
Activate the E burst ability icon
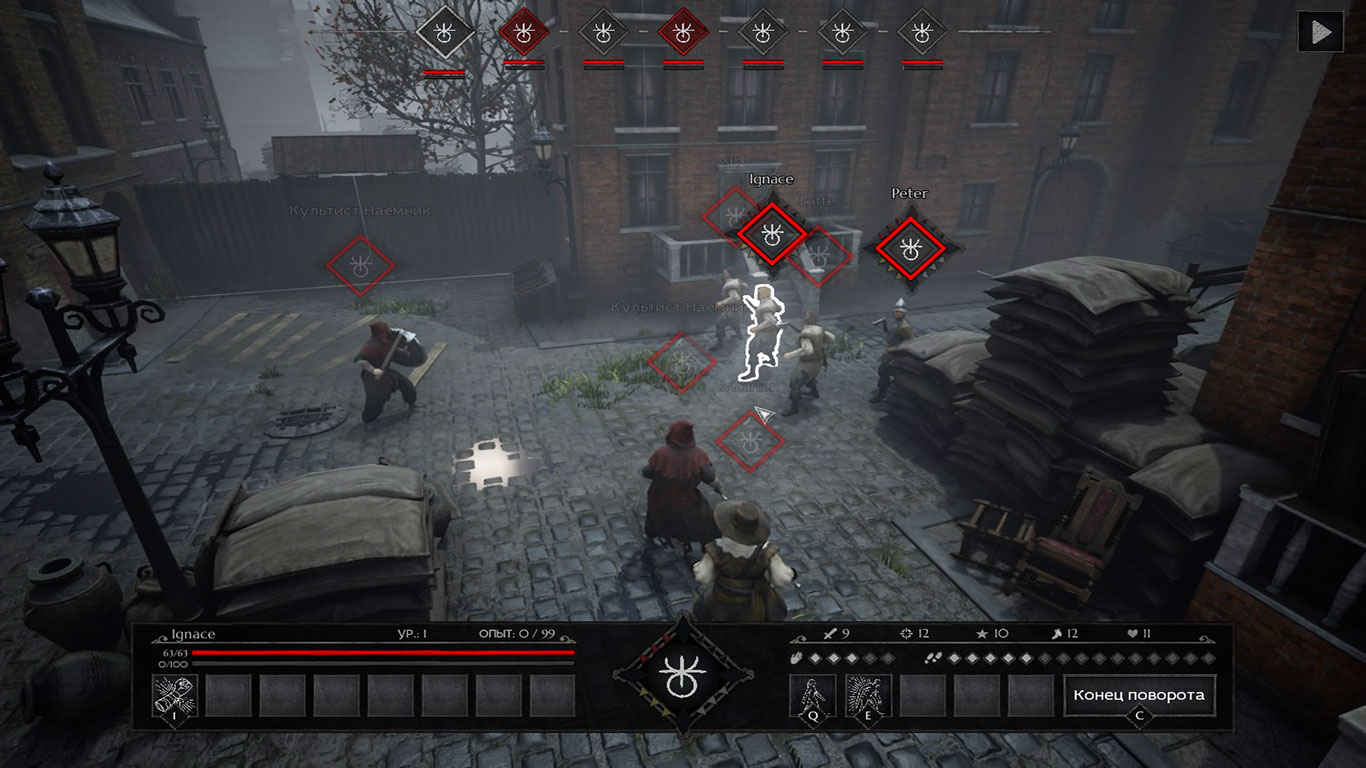[x=868, y=695]
